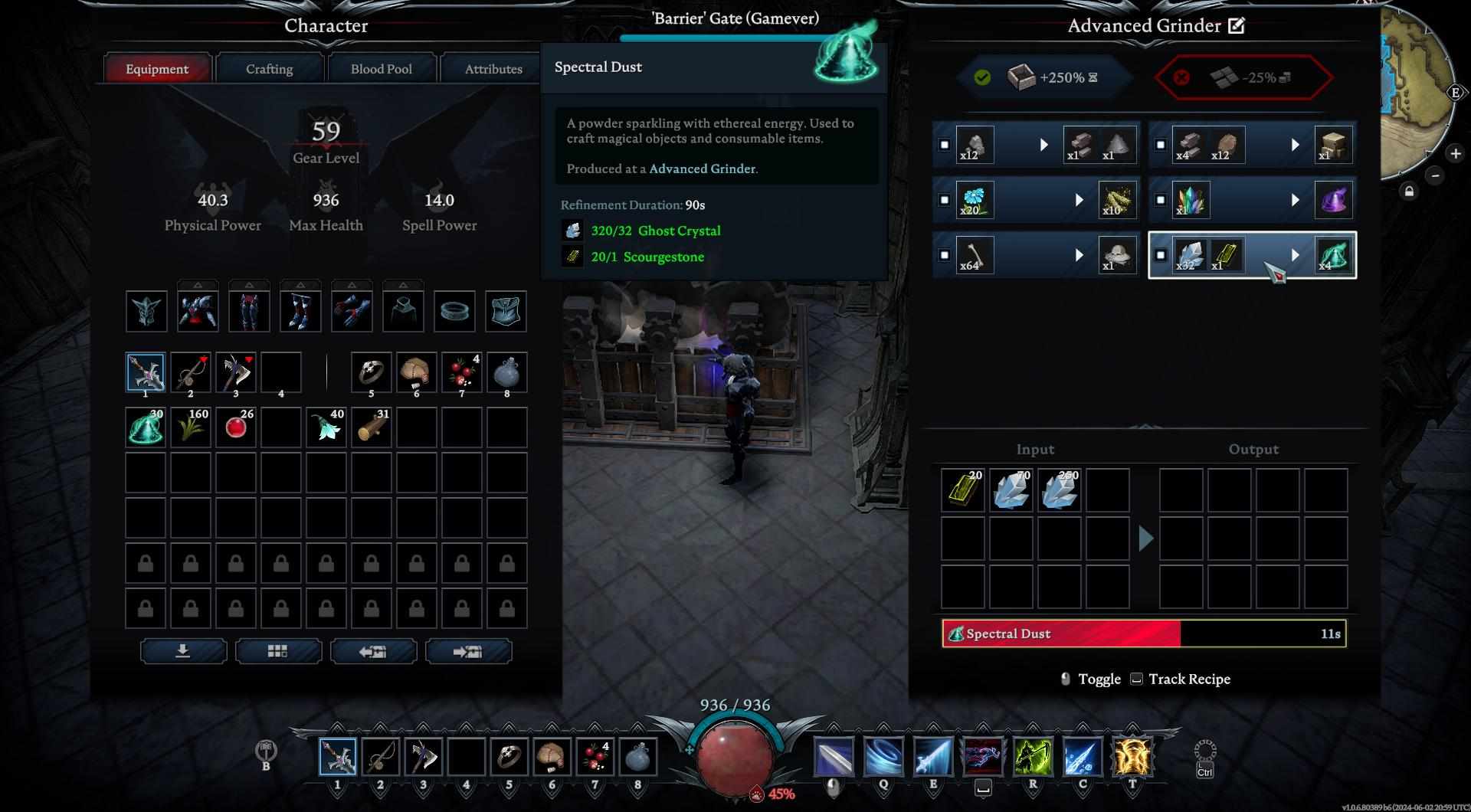Select the Spectral Dust recipe row
Screen dimensions: 1471x812
pos(1252,255)
